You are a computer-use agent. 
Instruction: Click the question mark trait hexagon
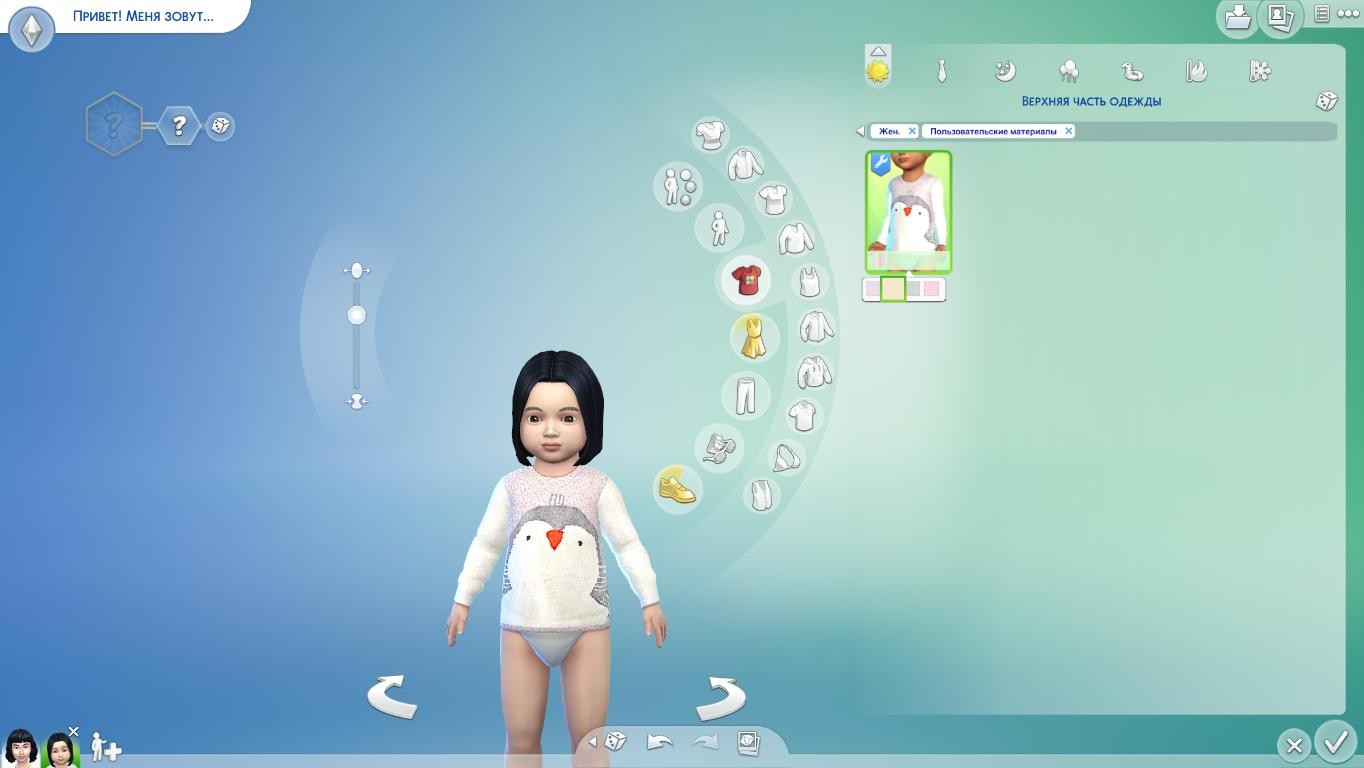coord(179,126)
